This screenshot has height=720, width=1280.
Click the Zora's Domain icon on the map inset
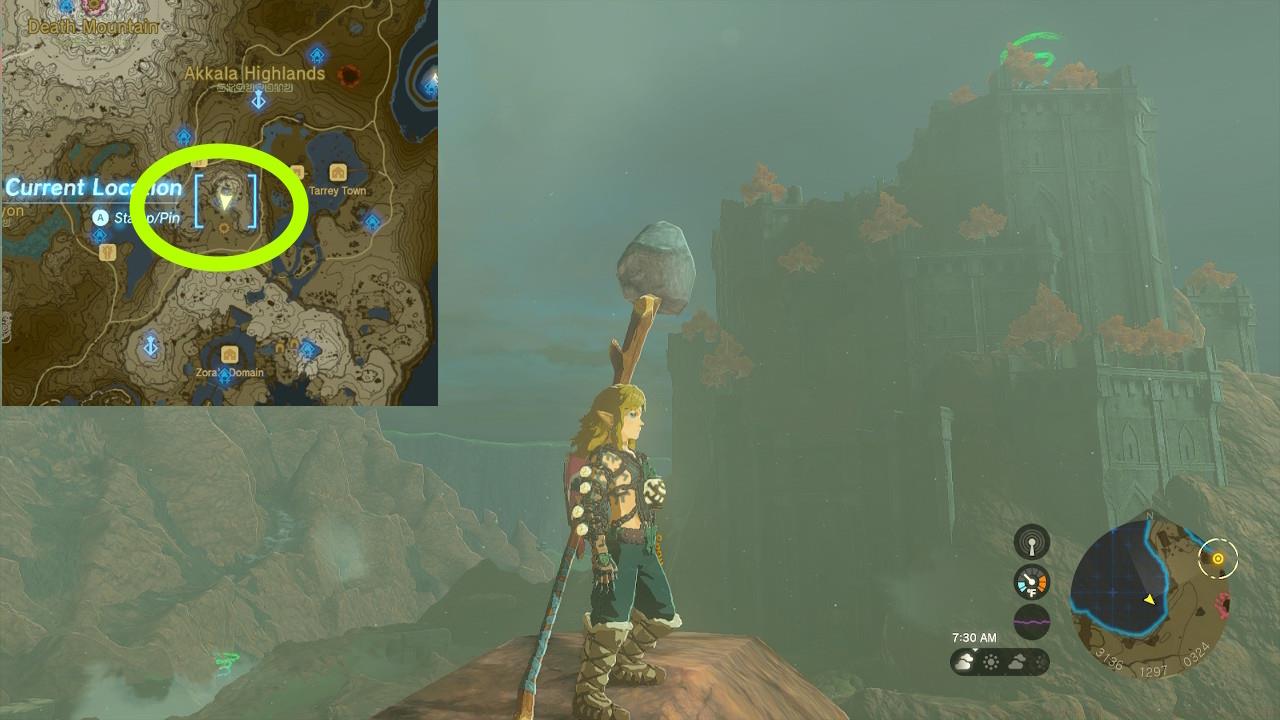point(229,353)
